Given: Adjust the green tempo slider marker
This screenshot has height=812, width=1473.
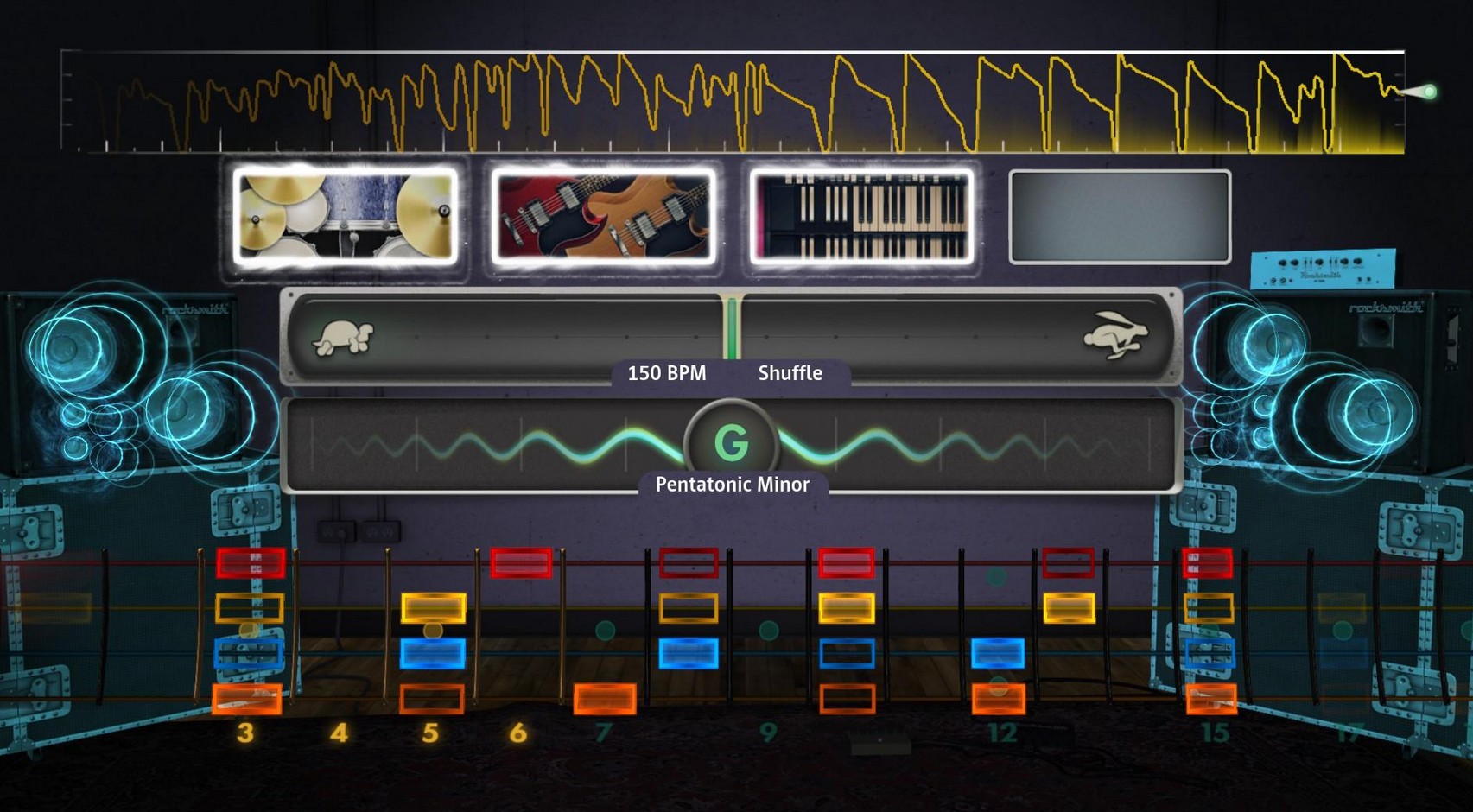Looking at the screenshot, I should click(x=732, y=328).
